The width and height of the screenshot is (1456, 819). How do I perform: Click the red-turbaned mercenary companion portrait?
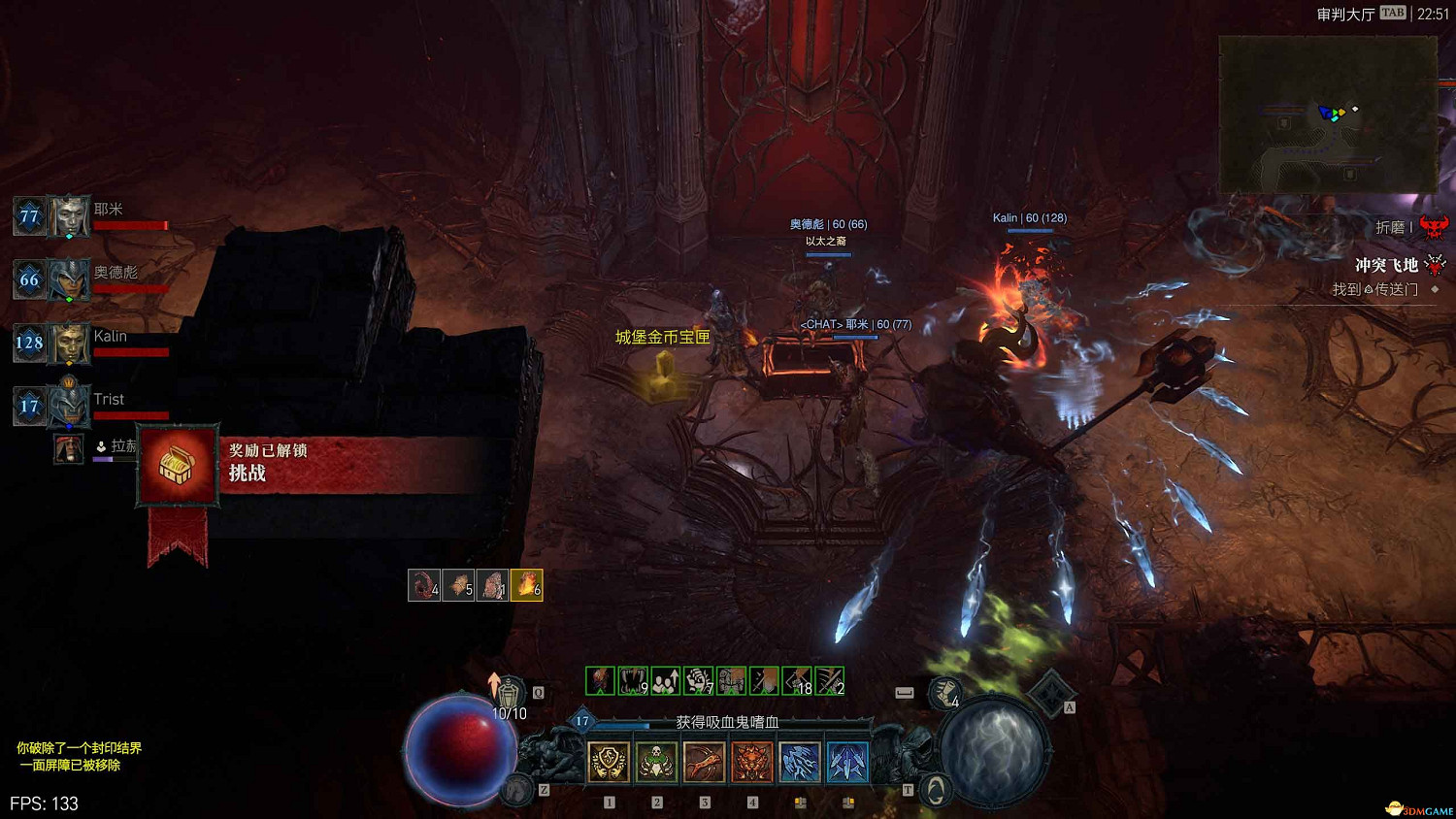click(x=69, y=448)
